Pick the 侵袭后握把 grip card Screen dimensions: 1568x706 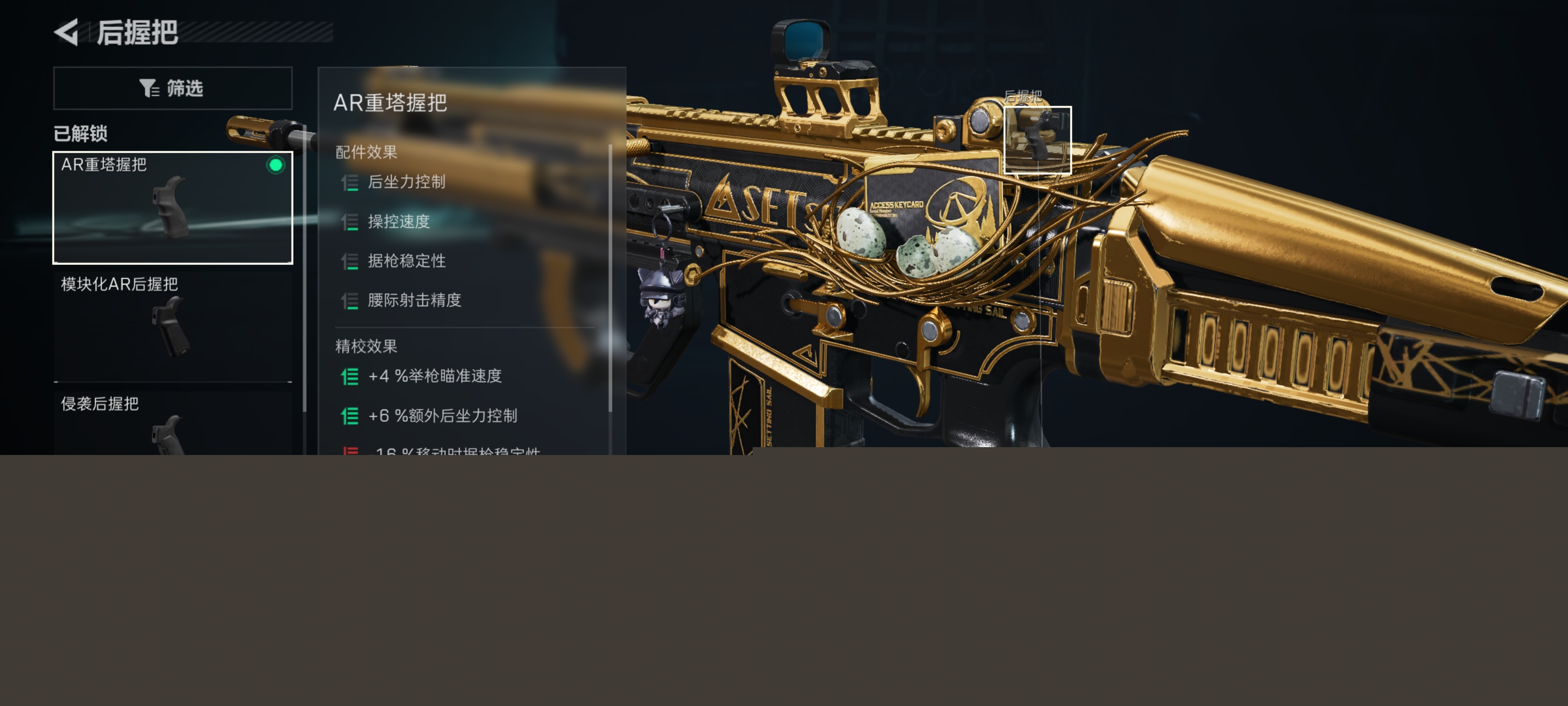pos(173,424)
